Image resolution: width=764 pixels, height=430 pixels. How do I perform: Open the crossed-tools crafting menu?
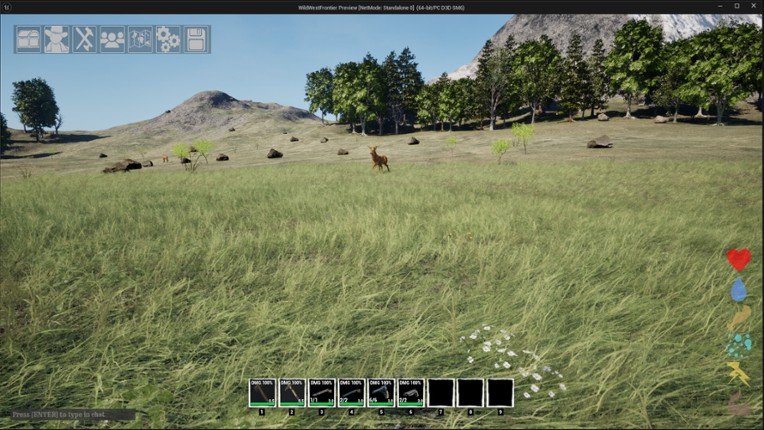tap(85, 39)
